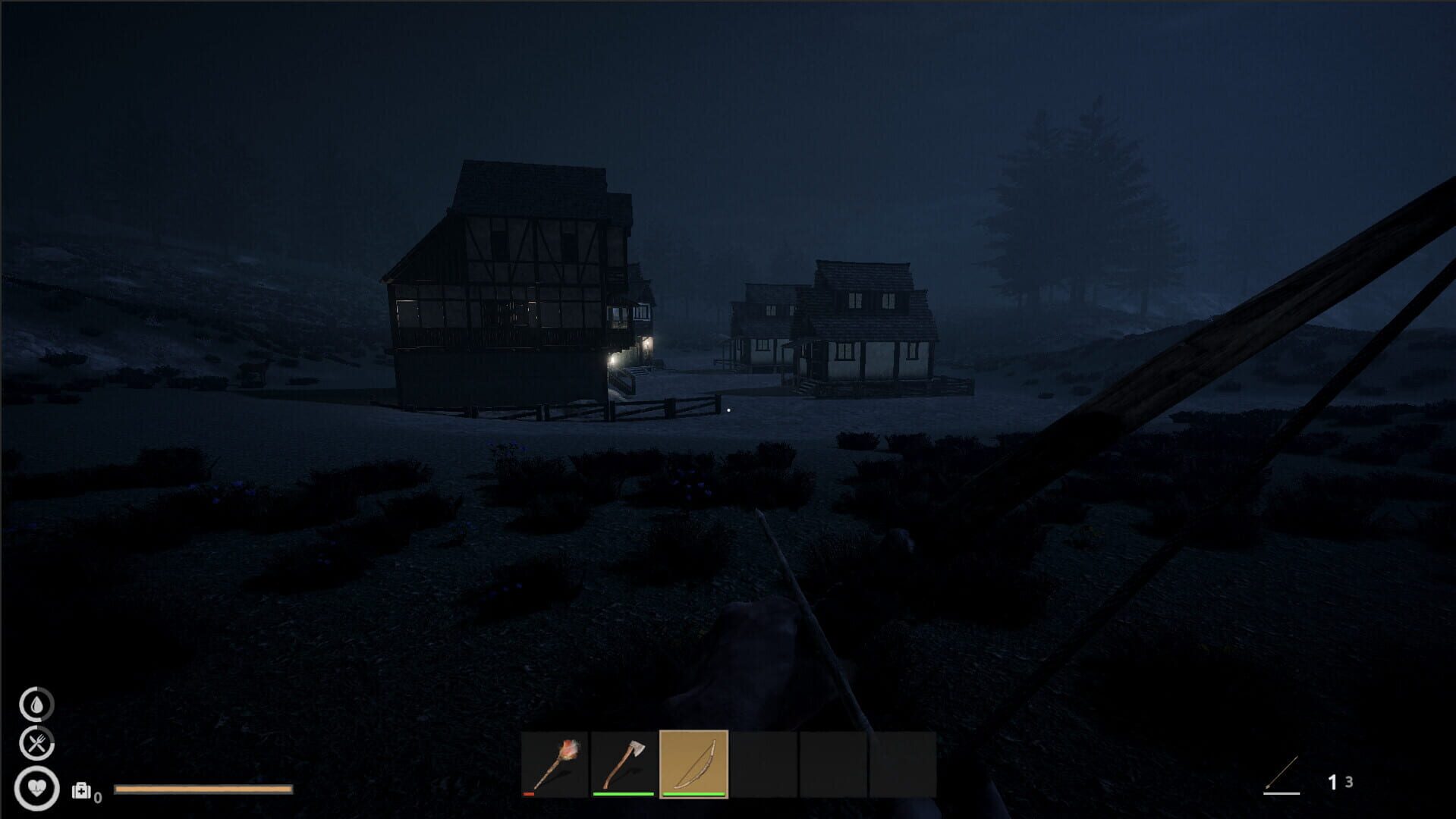Click the medkit count reading zero
Viewport: 1456px width, 819px height.
[96, 796]
